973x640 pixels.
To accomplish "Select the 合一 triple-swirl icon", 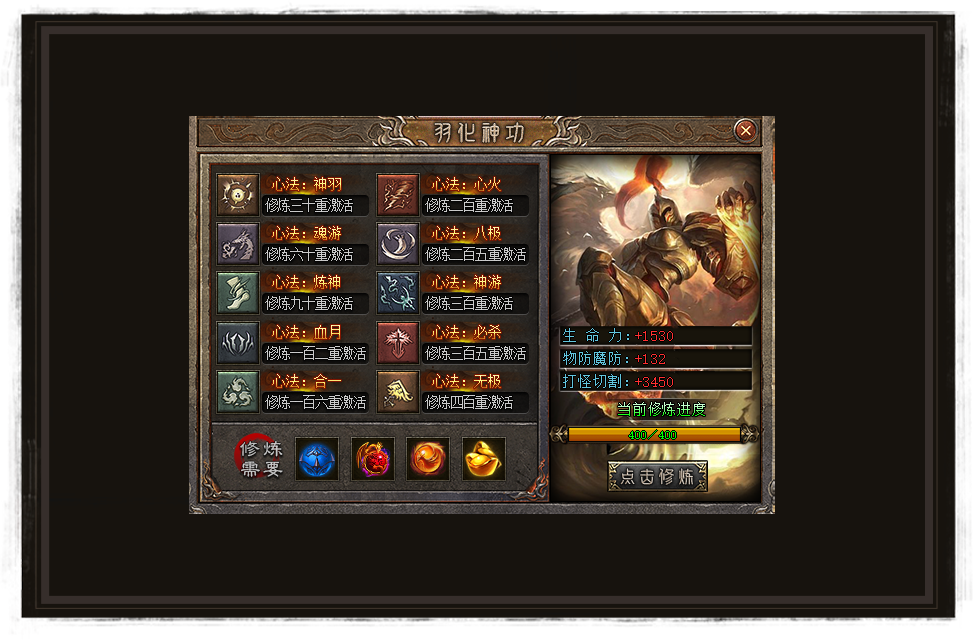I will point(238,392).
